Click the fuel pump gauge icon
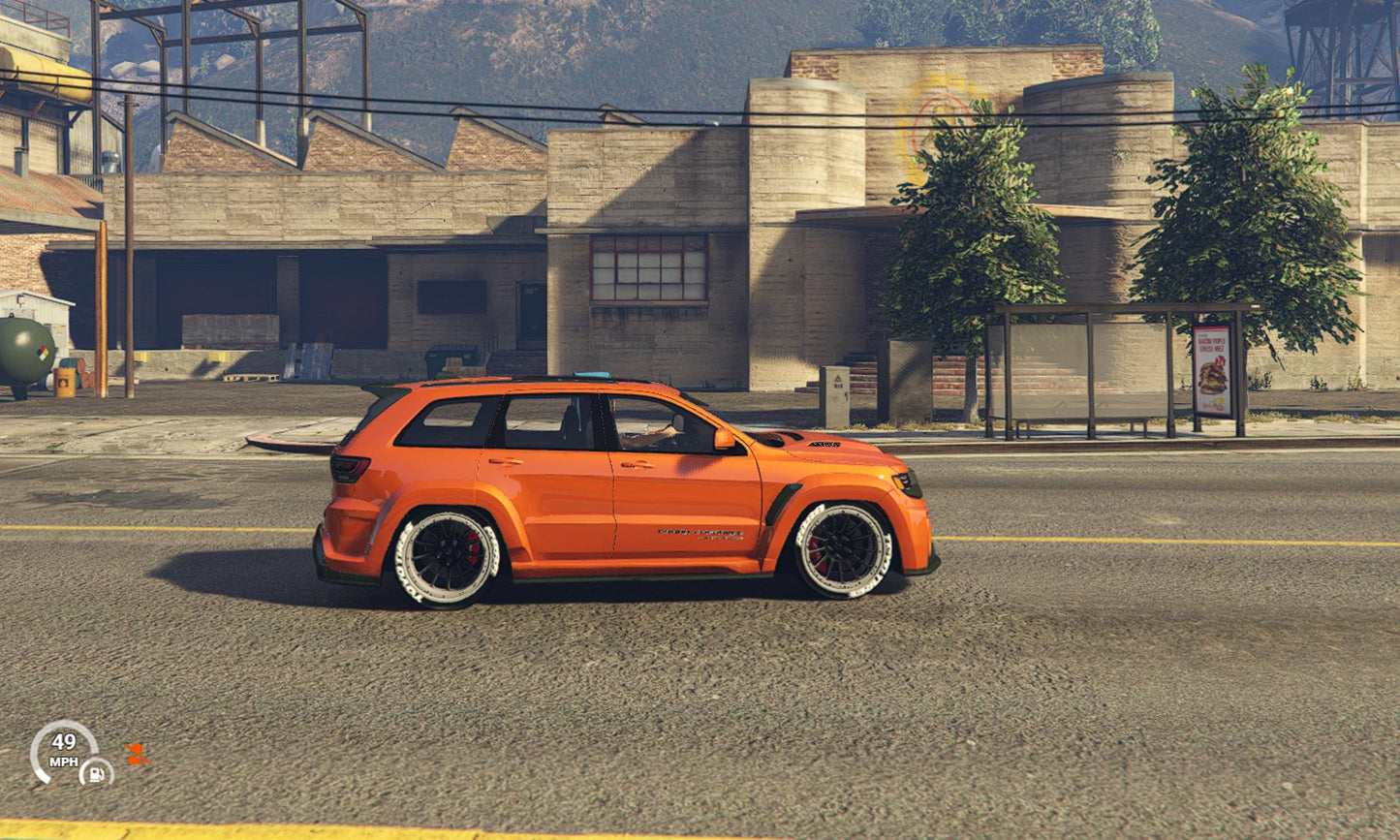Image resolution: width=1400 pixels, height=840 pixels. point(97,772)
